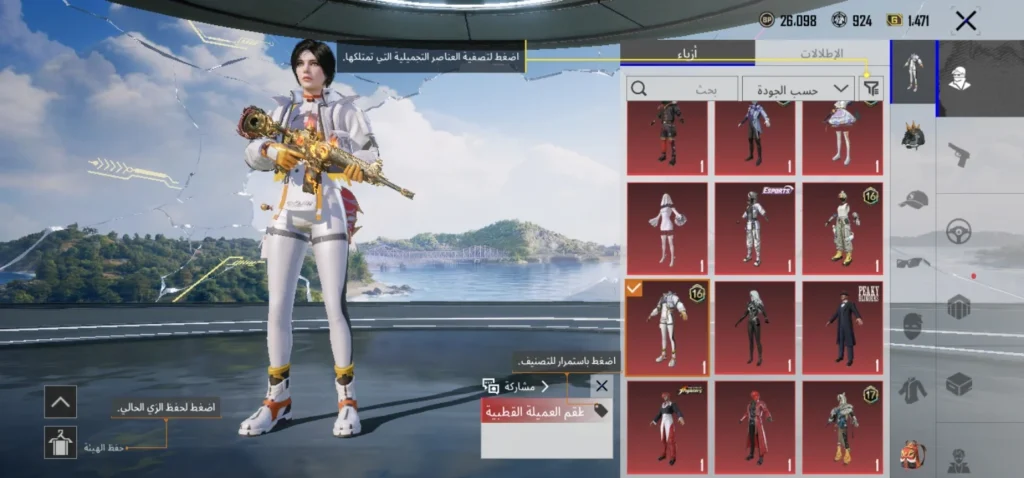Viewport: 1024px width, 478px height.
Task: Select the red-haired red coat outfit
Action: click(755, 427)
